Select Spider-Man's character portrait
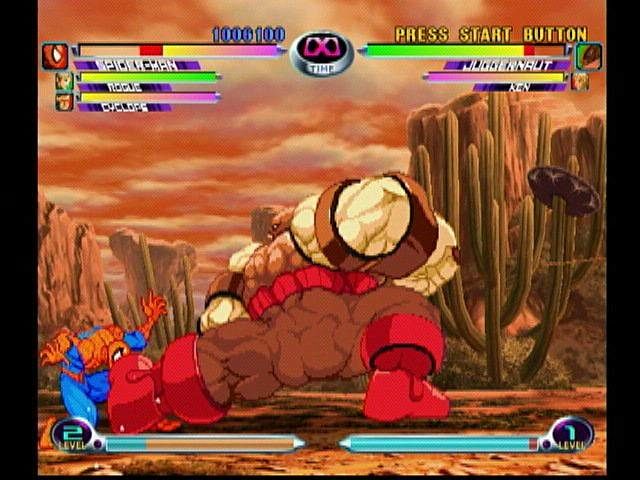This screenshot has width=640, height=480. (x=56, y=55)
